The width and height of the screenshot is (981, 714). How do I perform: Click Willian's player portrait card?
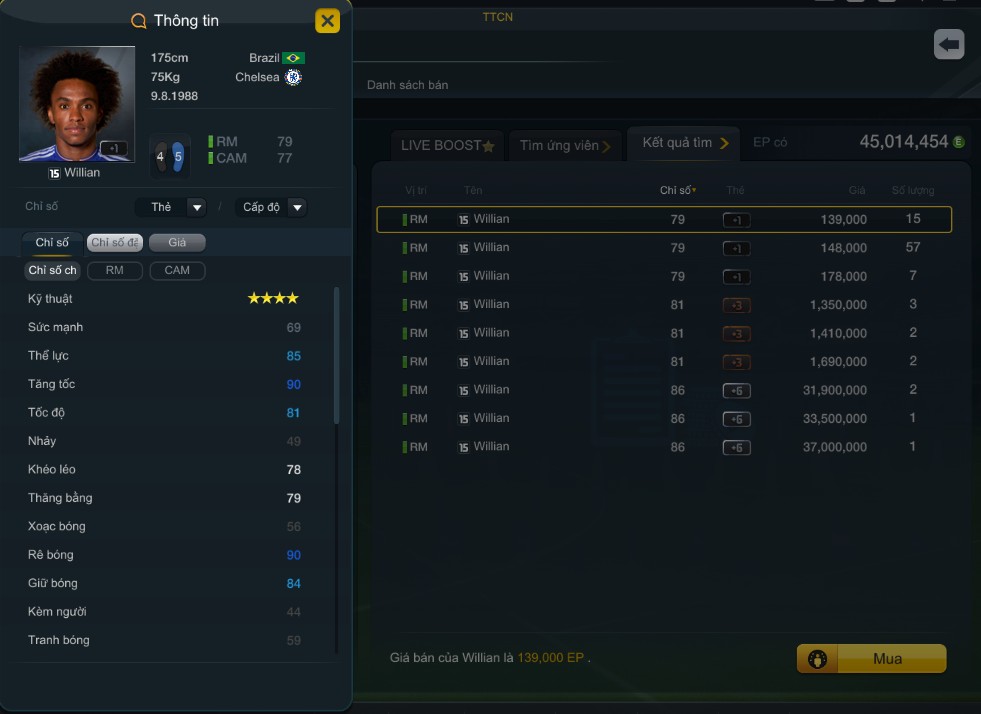tap(76, 103)
